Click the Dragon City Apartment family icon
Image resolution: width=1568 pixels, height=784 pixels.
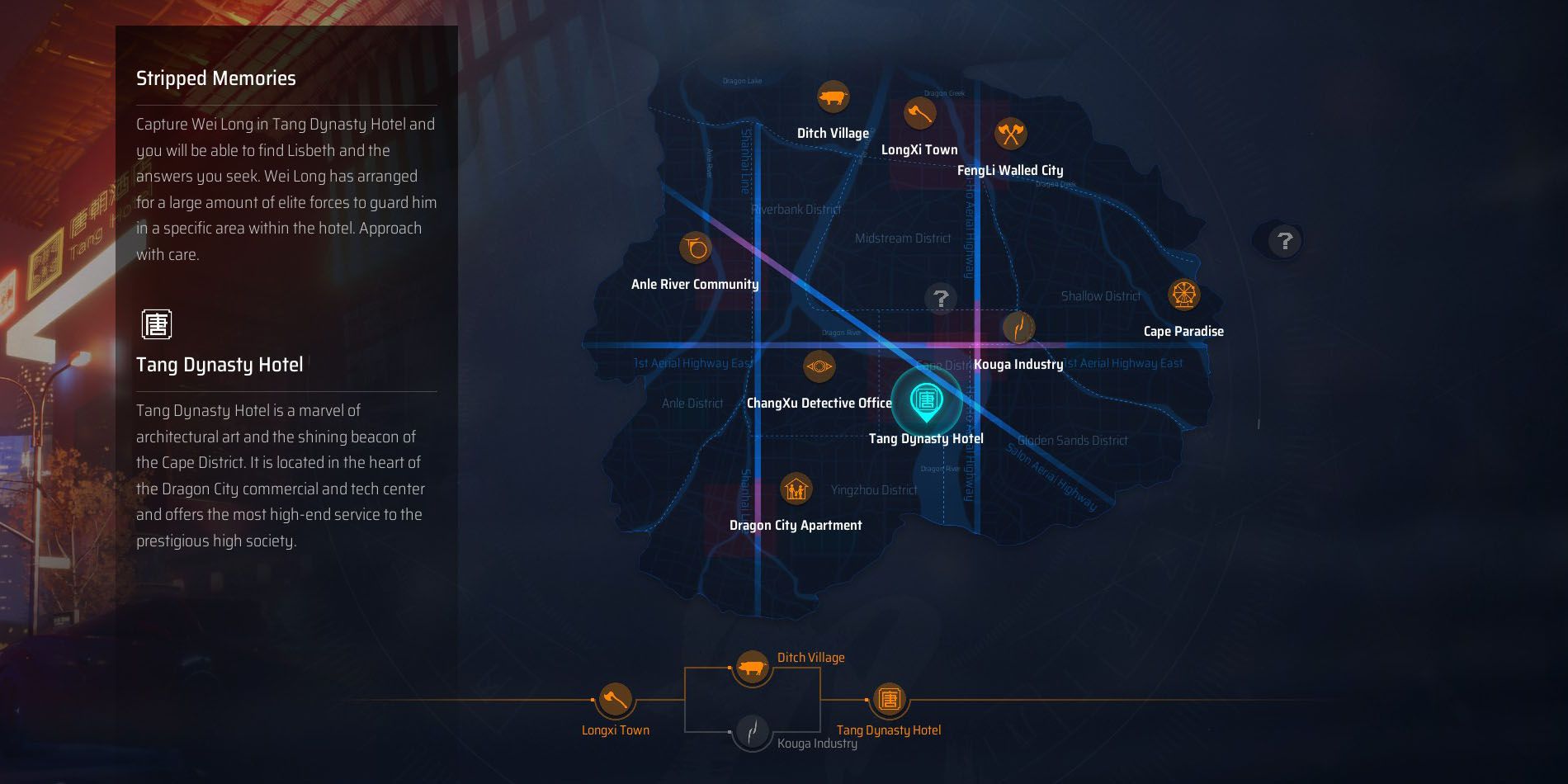795,489
